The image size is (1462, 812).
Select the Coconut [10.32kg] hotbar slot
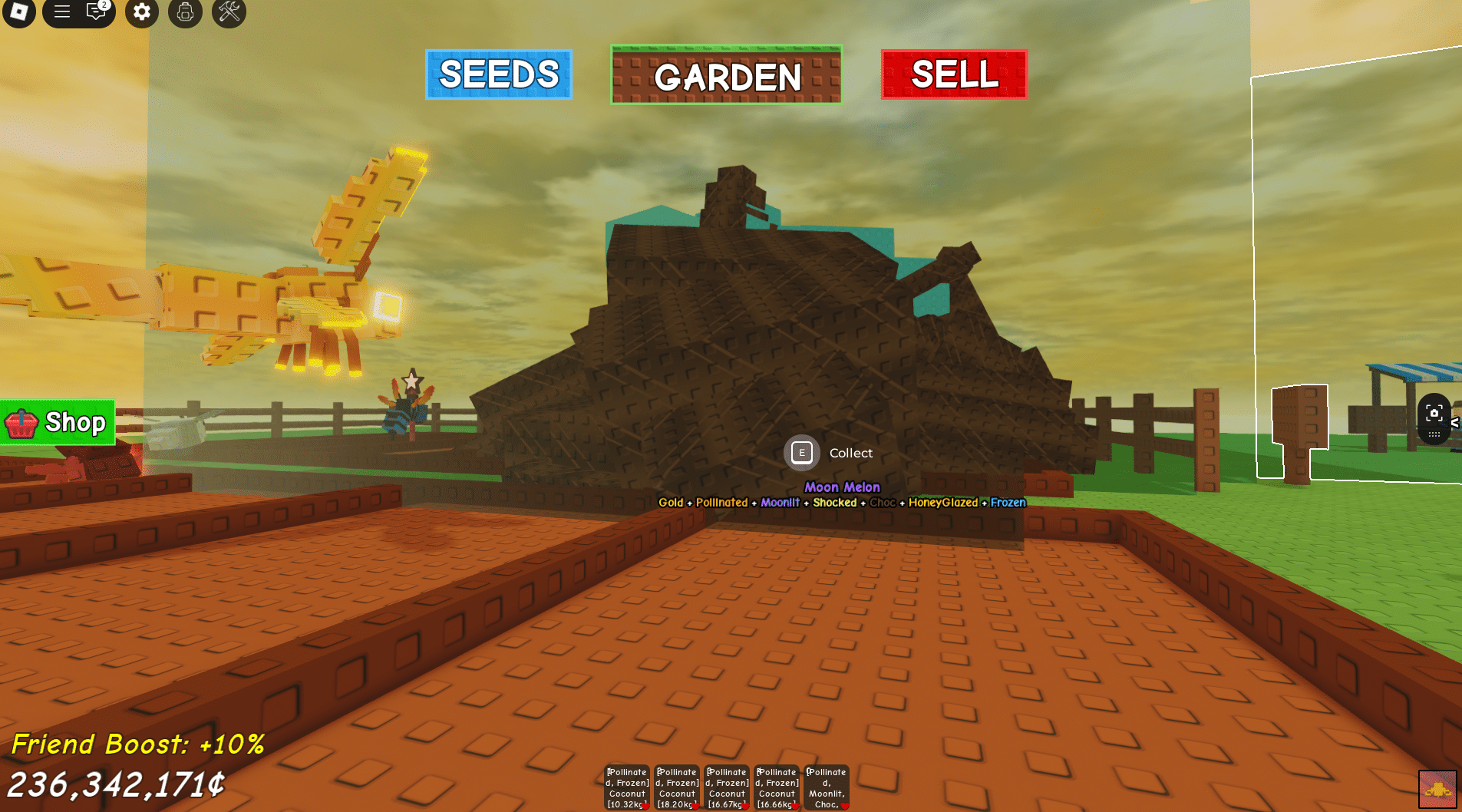626,786
